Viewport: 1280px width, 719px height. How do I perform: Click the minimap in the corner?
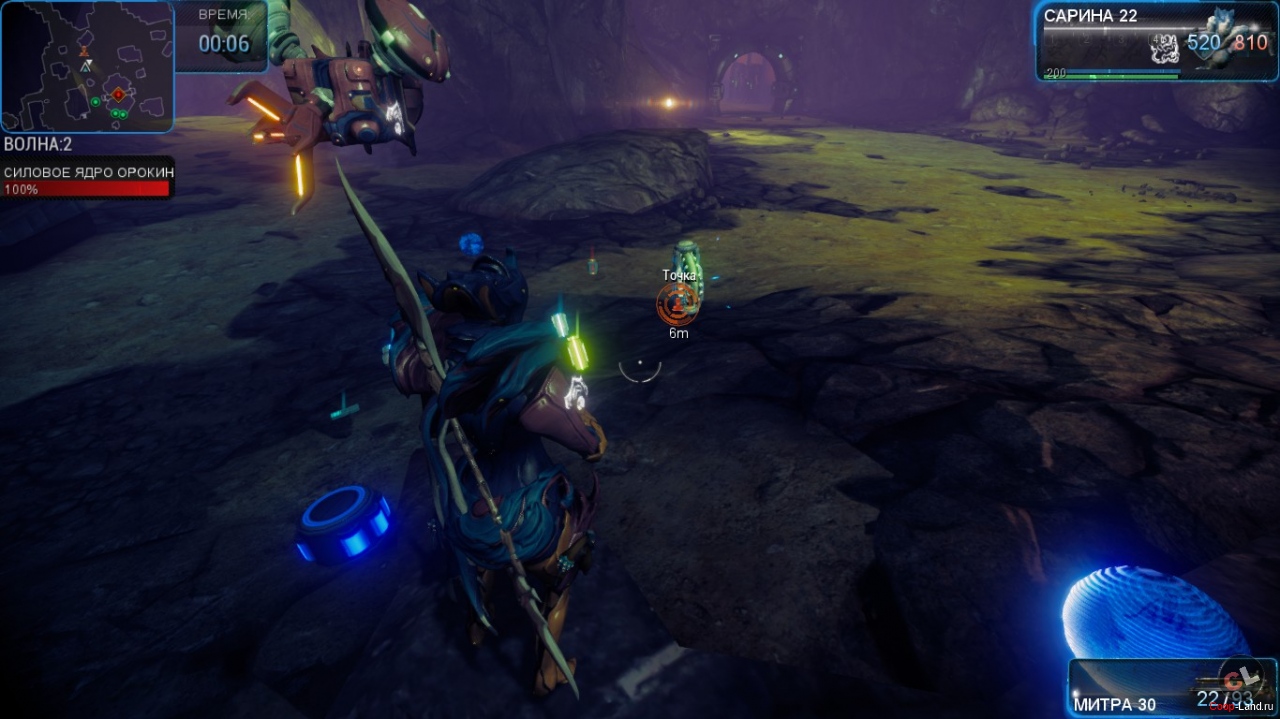click(x=87, y=66)
